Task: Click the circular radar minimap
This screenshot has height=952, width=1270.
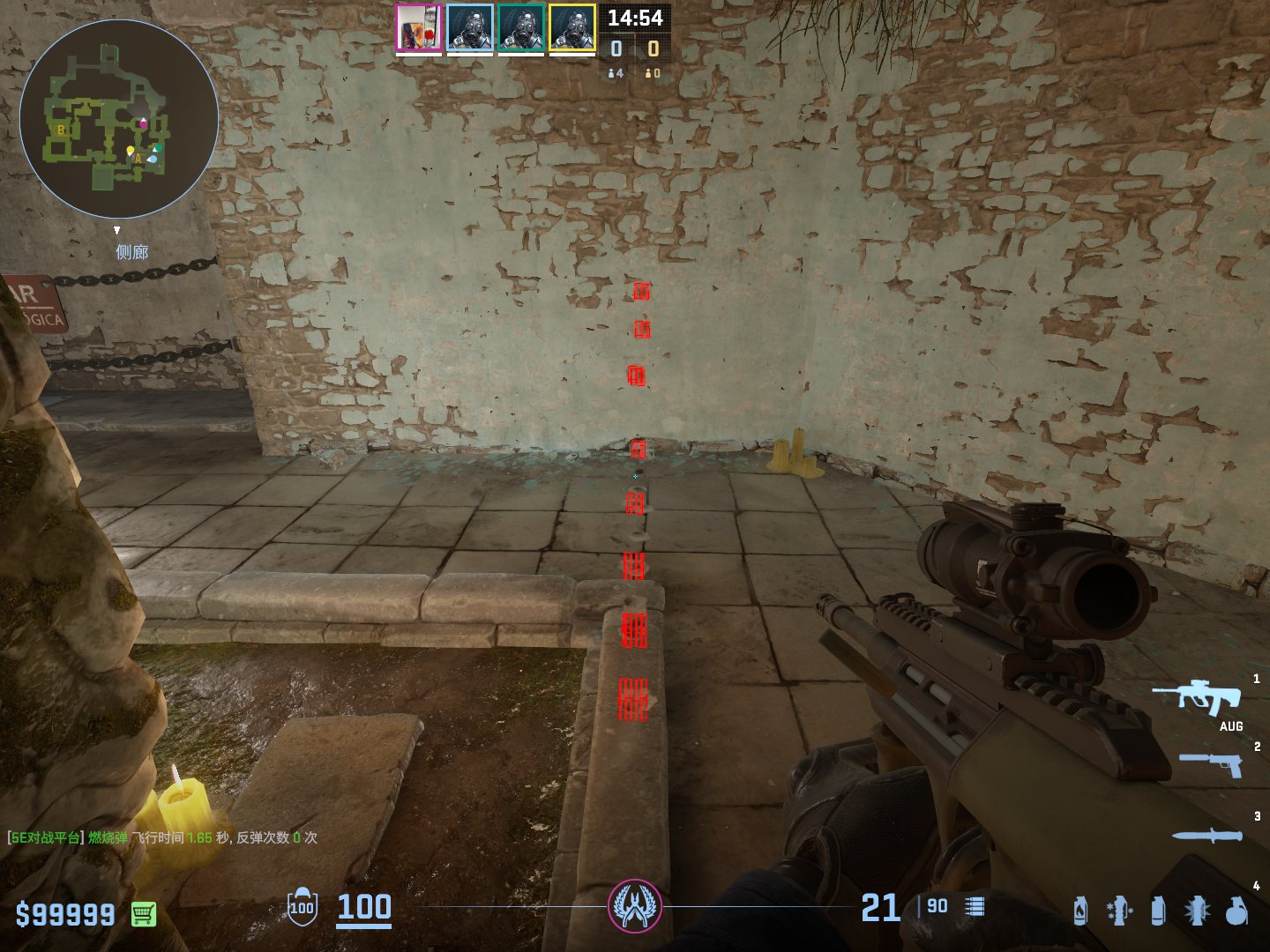Action: pyautogui.click(x=119, y=119)
